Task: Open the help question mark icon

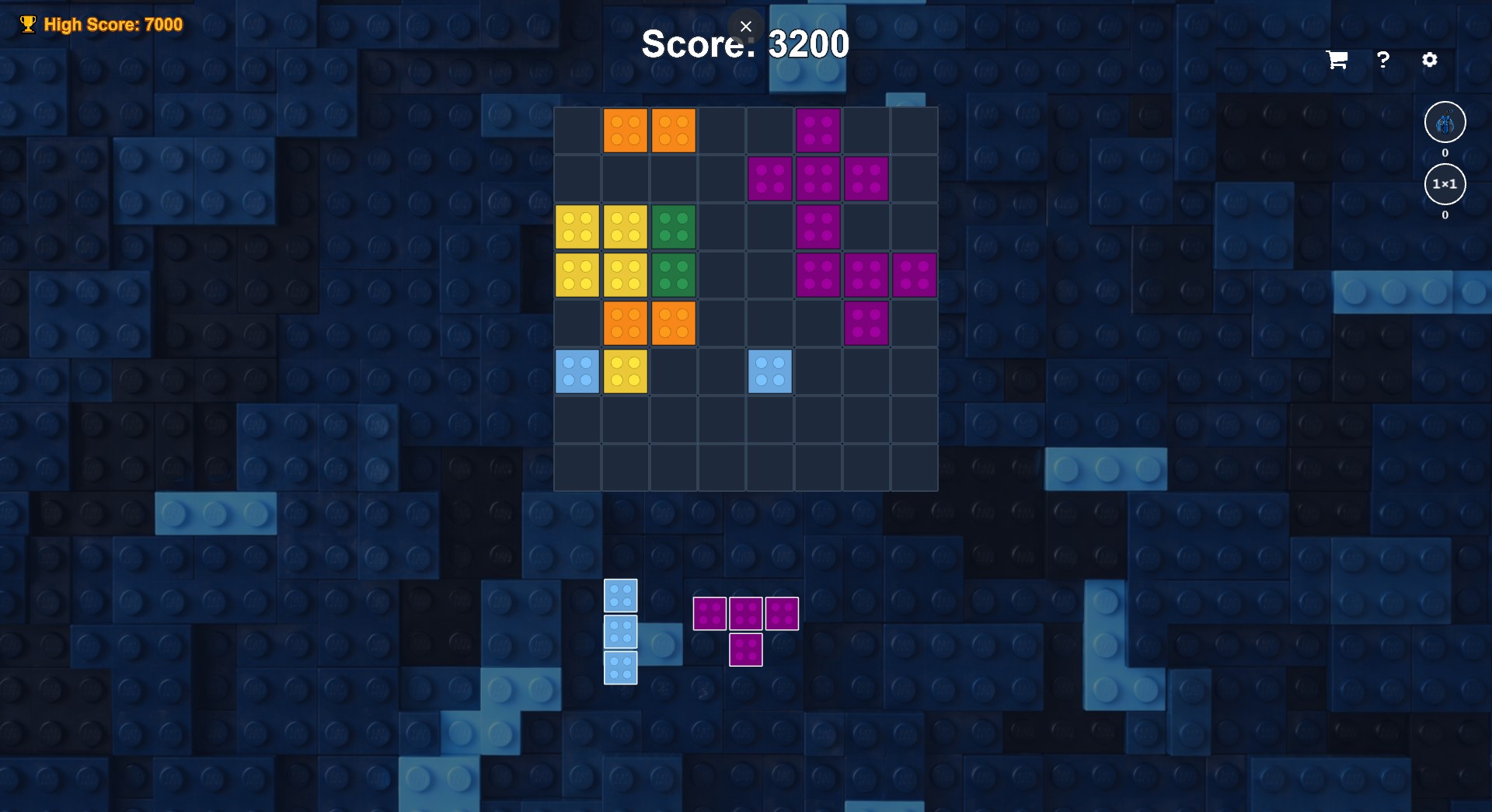Action: [1383, 60]
